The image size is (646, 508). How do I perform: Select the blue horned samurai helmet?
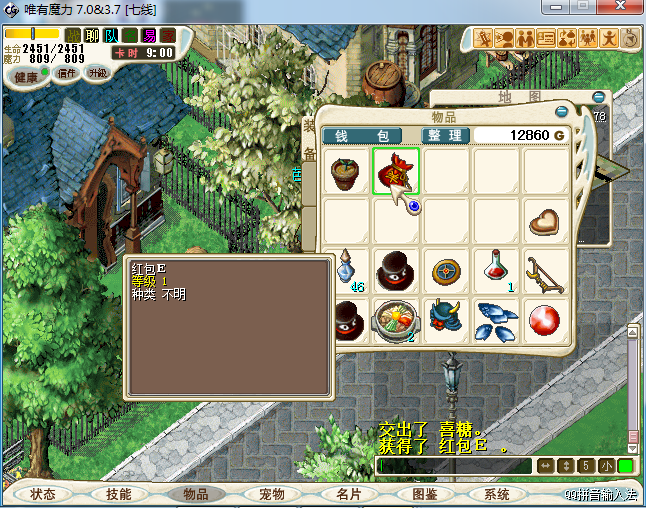[x=446, y=320]
